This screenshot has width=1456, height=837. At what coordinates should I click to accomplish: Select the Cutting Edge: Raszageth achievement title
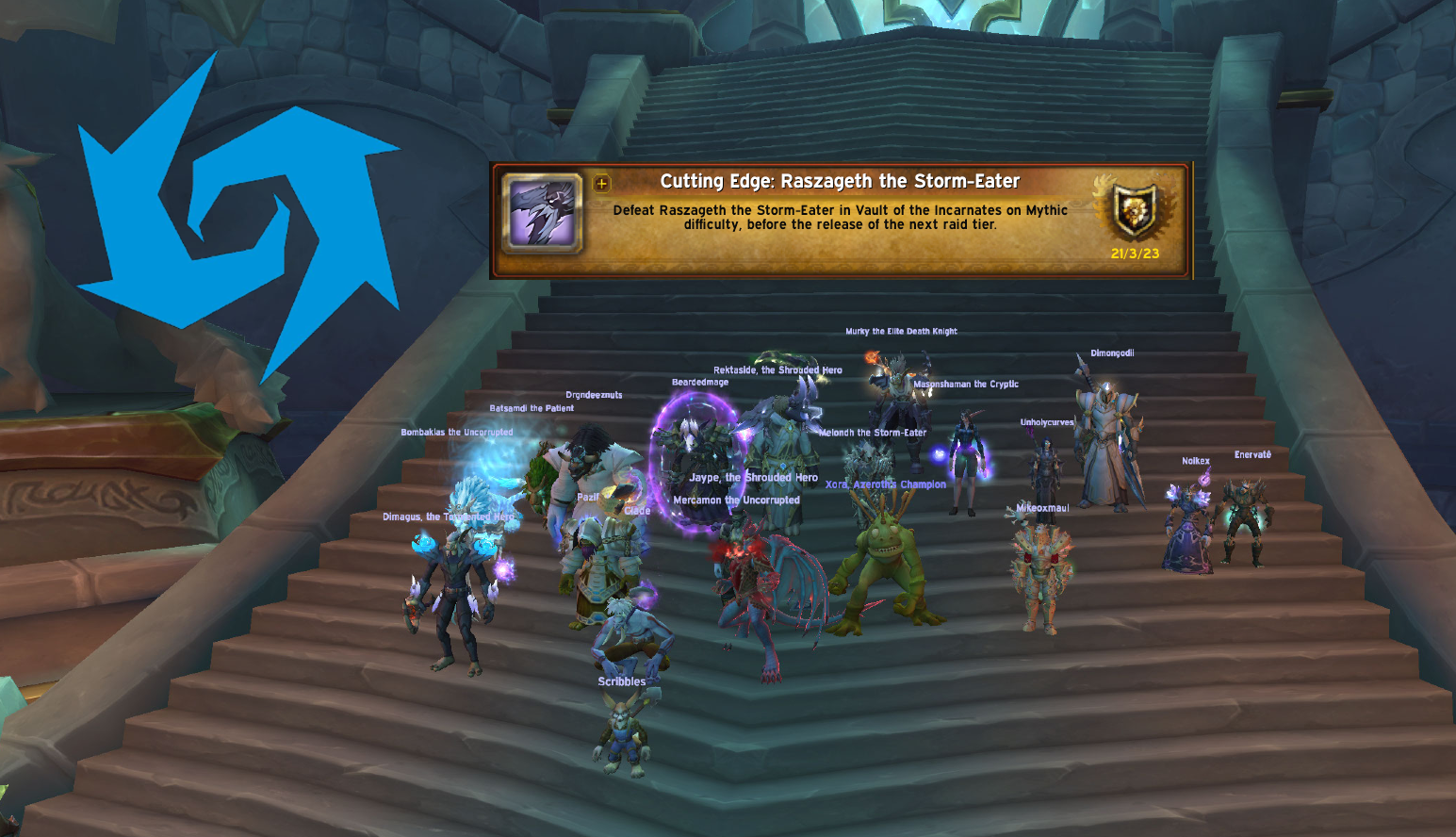tap(840, 181)
